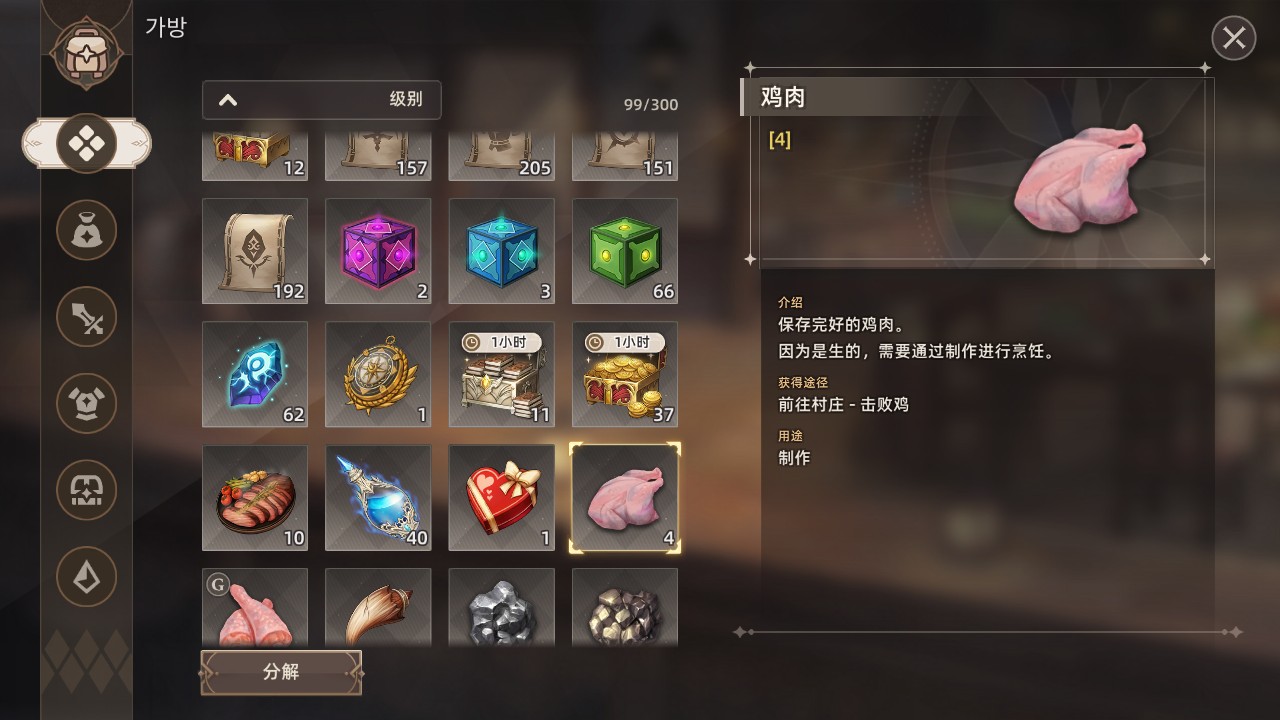This screenshot has width=1280, height=720.
Task: Select the bottom compass emblem sidebar icon
Action: [86, 578]
